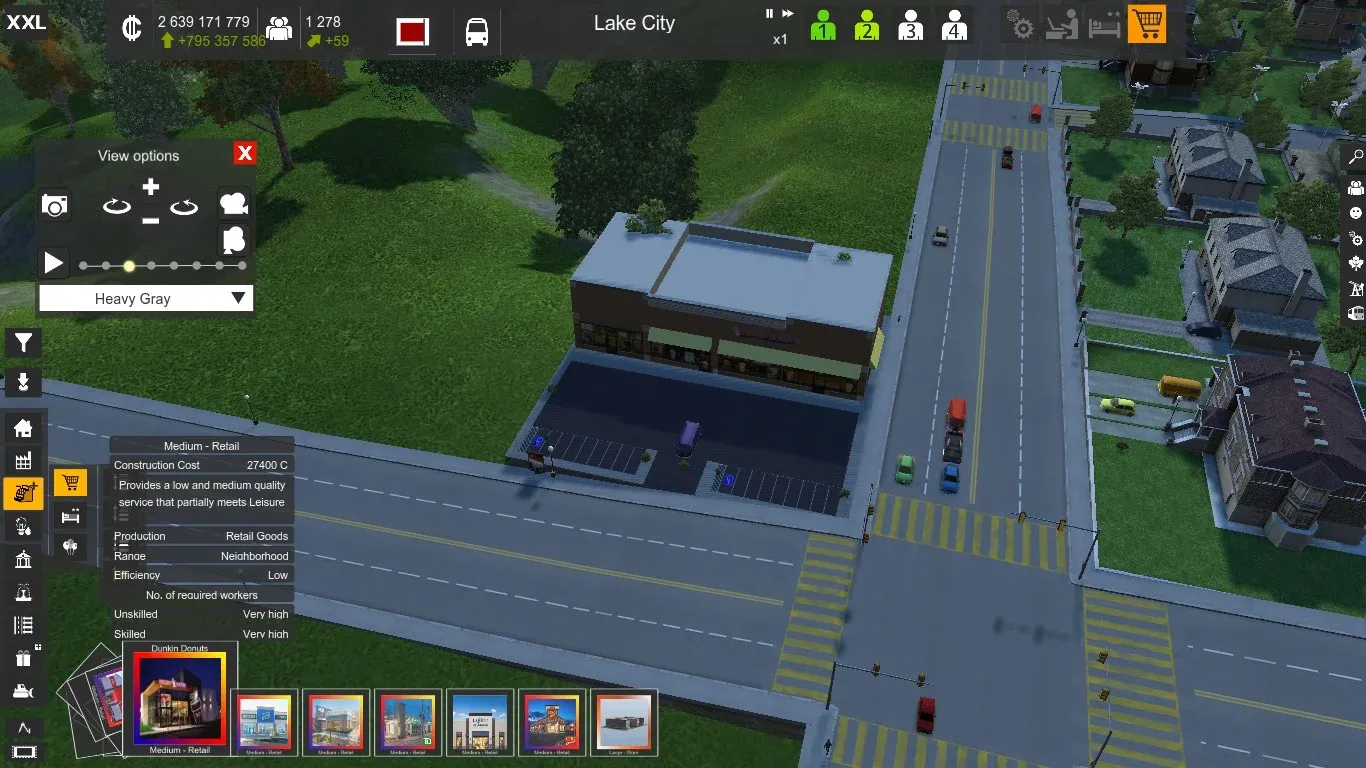This screenshot has height=768, width=1366.
Task: Select the white citizen class 4 icon
Action: pos(954,25)
